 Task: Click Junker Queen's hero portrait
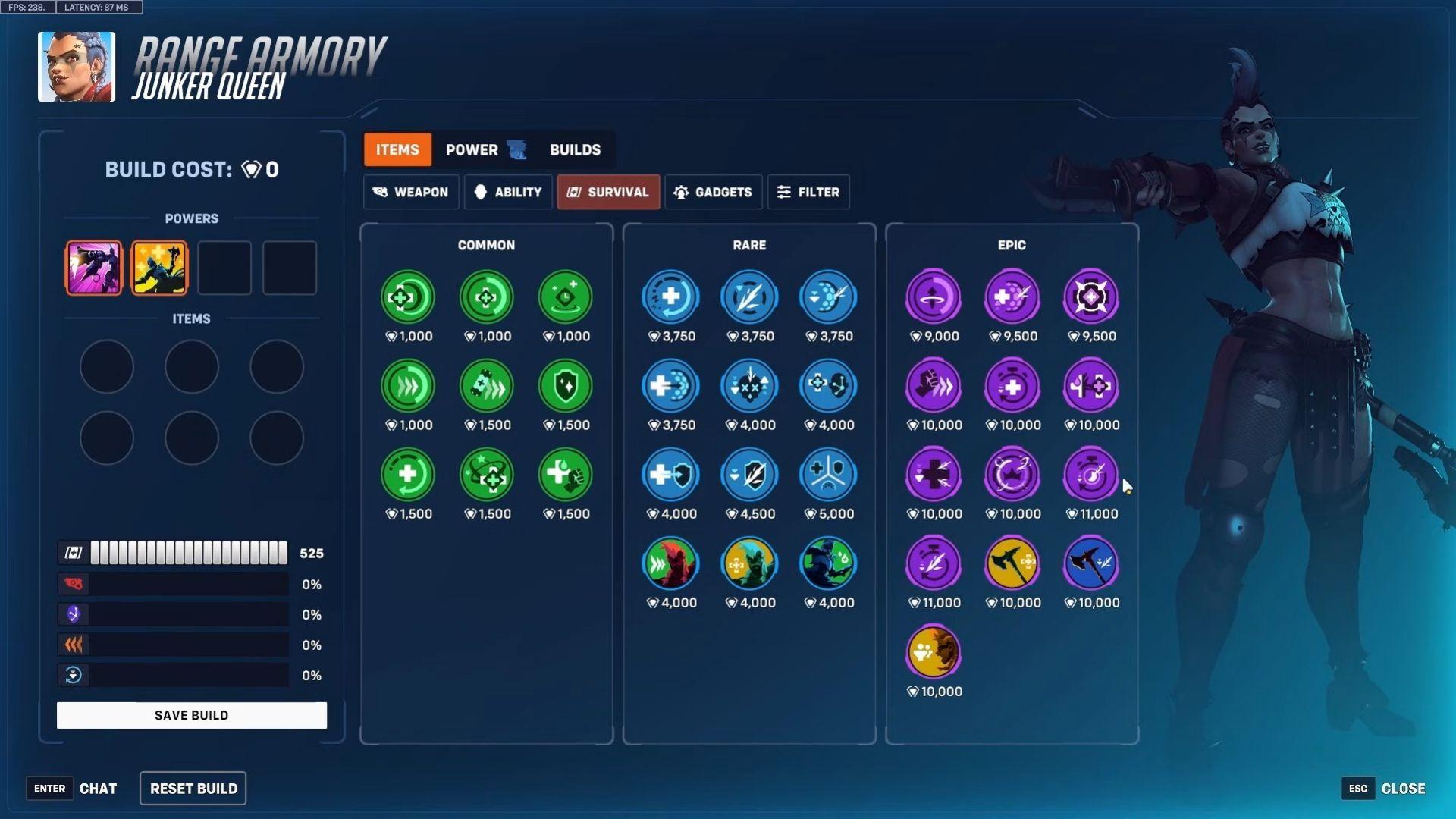tap(76, 66)
